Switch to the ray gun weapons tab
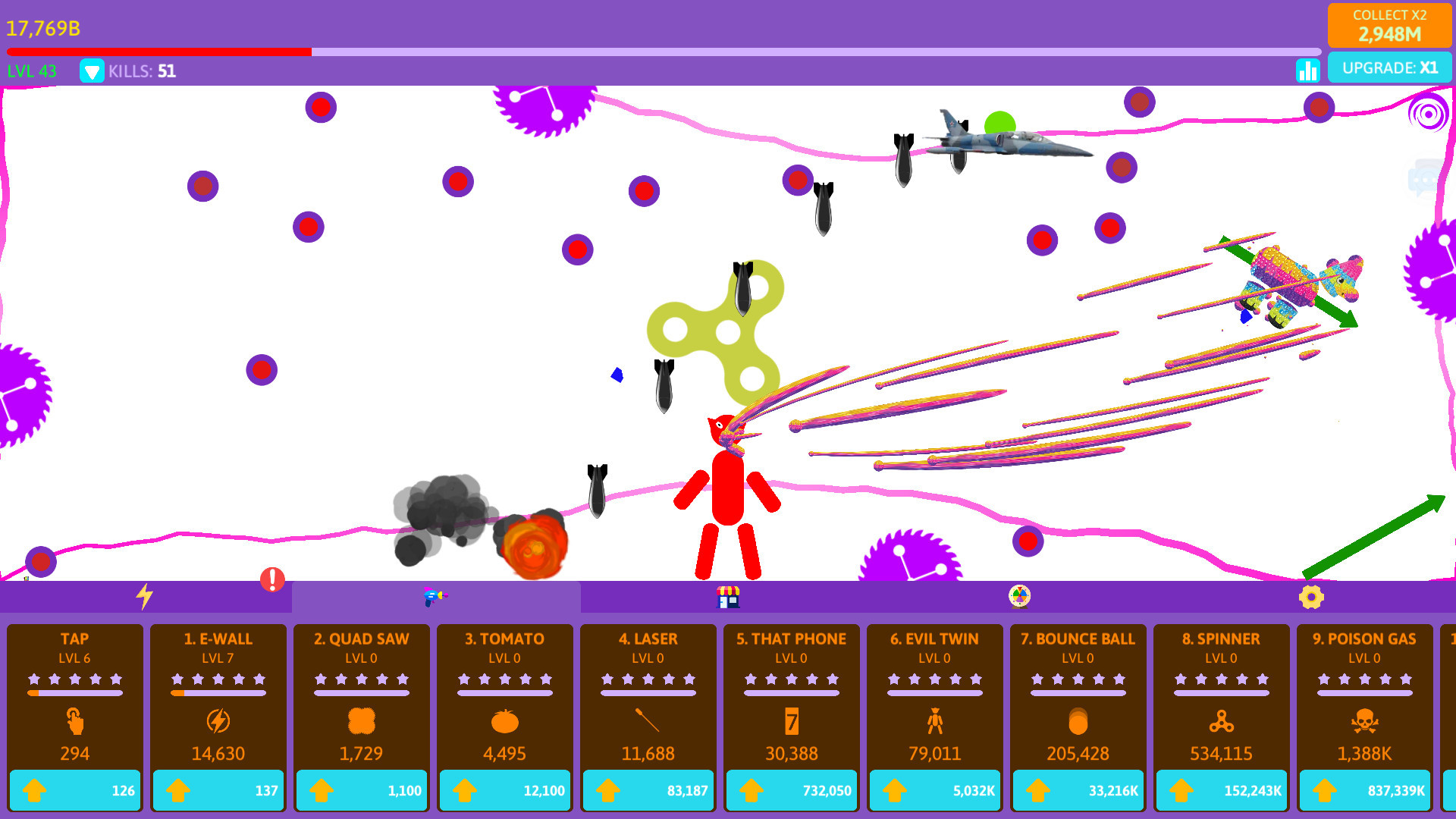The width and height of the screenshot is (1456, 819). click(436, 597)
